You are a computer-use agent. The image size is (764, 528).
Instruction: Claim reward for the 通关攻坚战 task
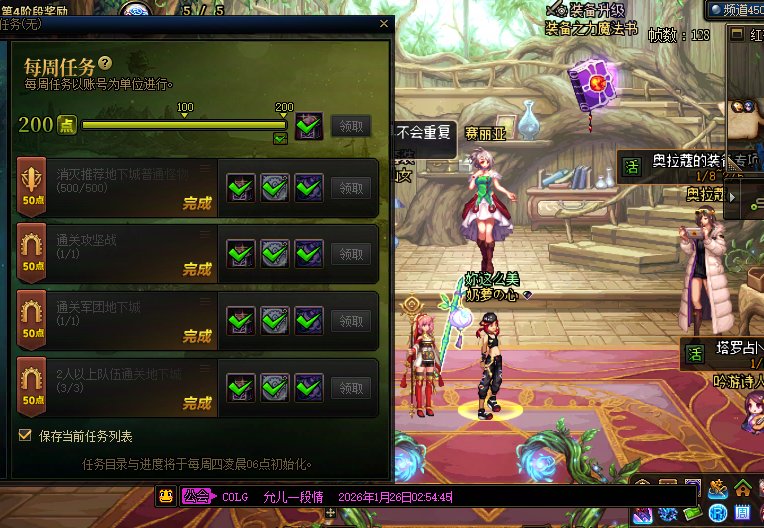click(x=350, y=254)
